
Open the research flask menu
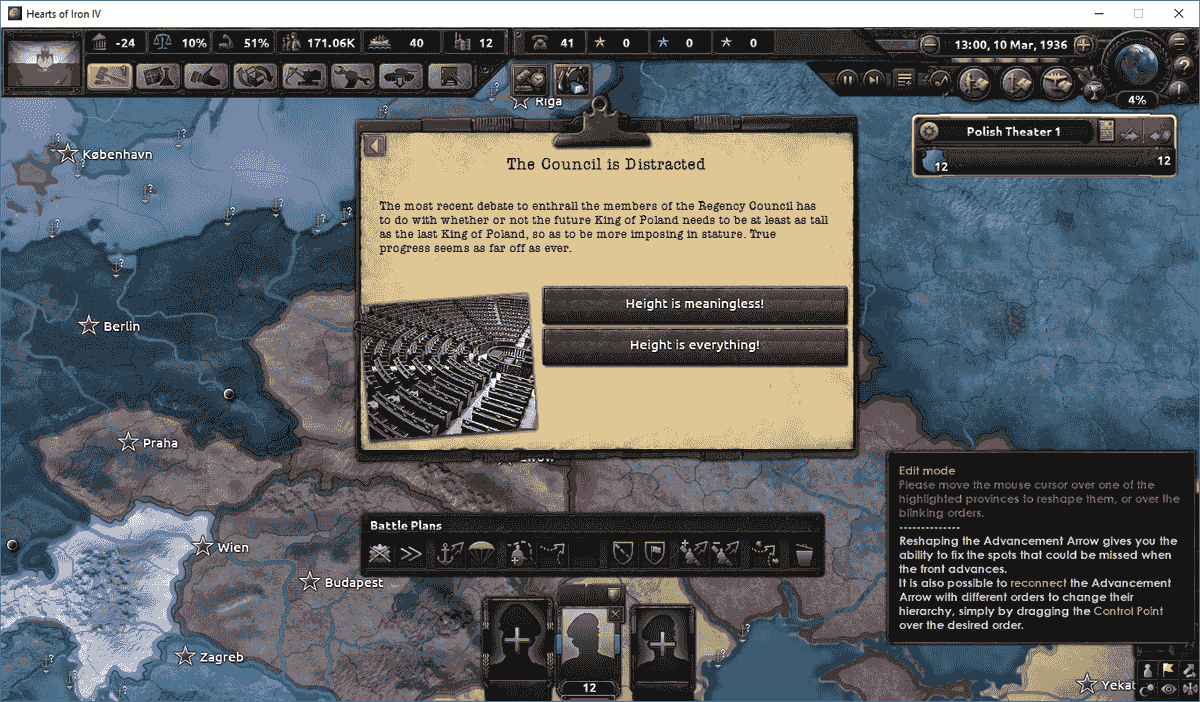pyautogui.click(x=157, y=76)
